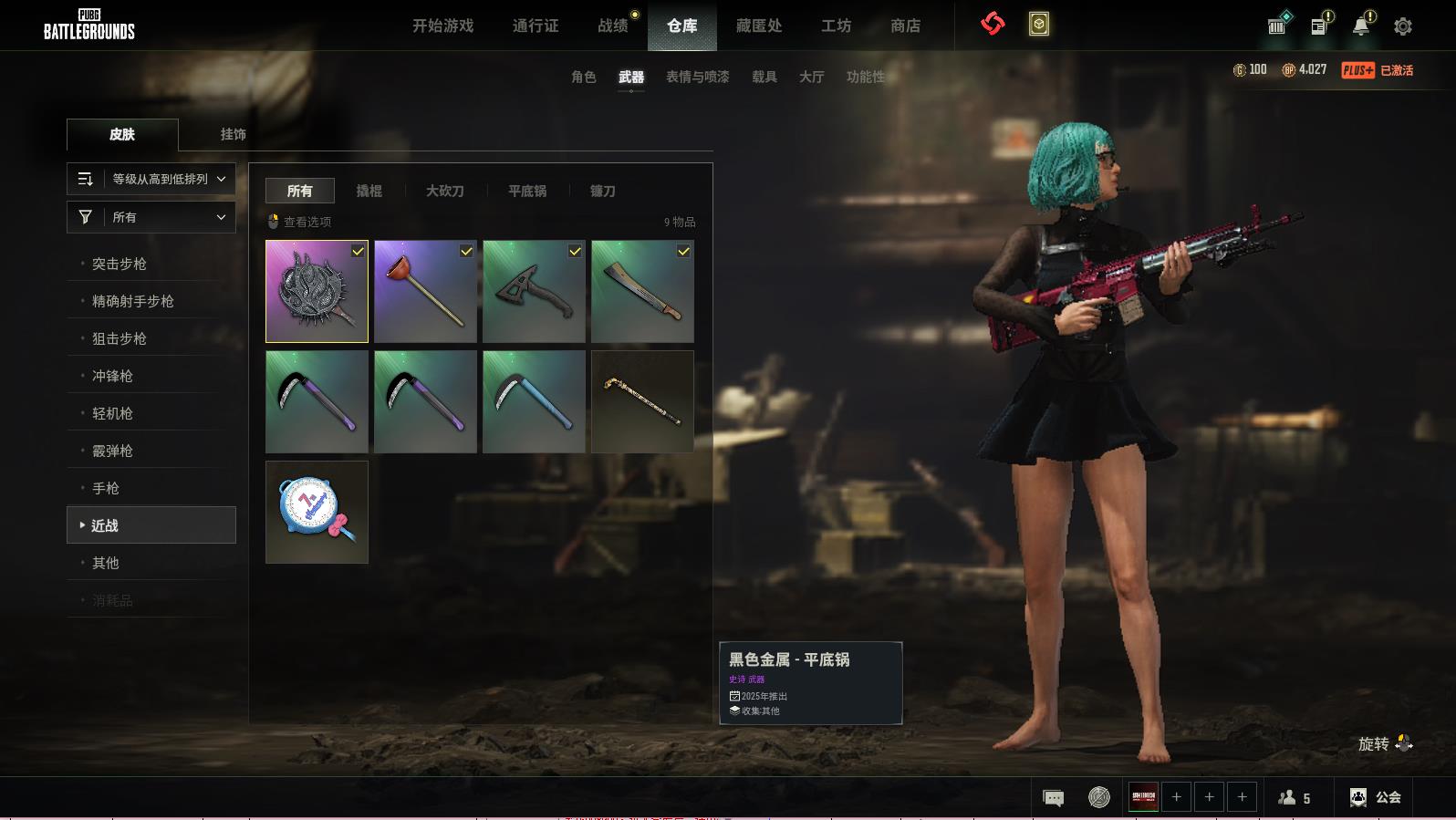Select the 角色 sub-tab

[x=584, y=77]
